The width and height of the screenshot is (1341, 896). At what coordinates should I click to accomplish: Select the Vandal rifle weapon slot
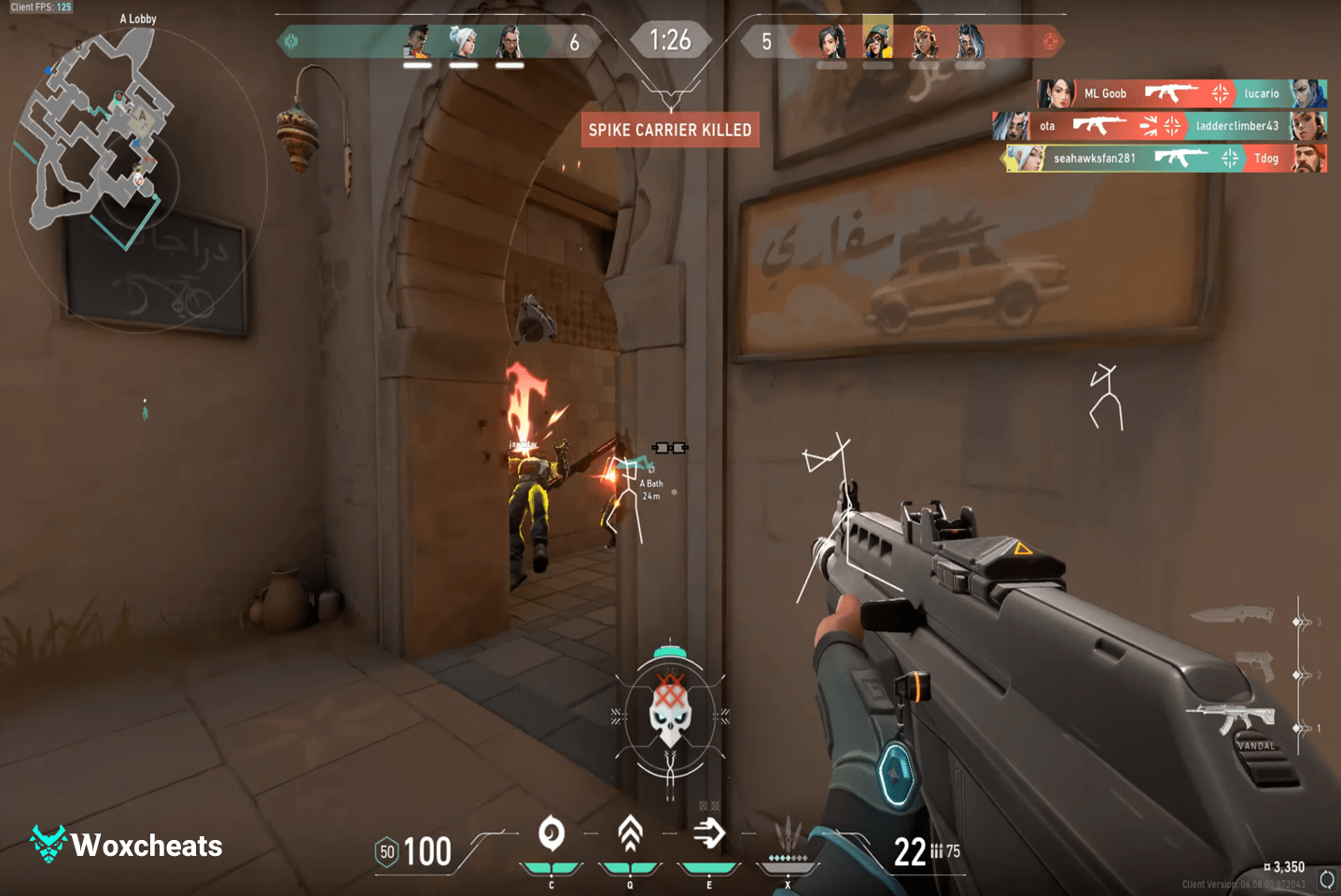(x=1231, y=721)
